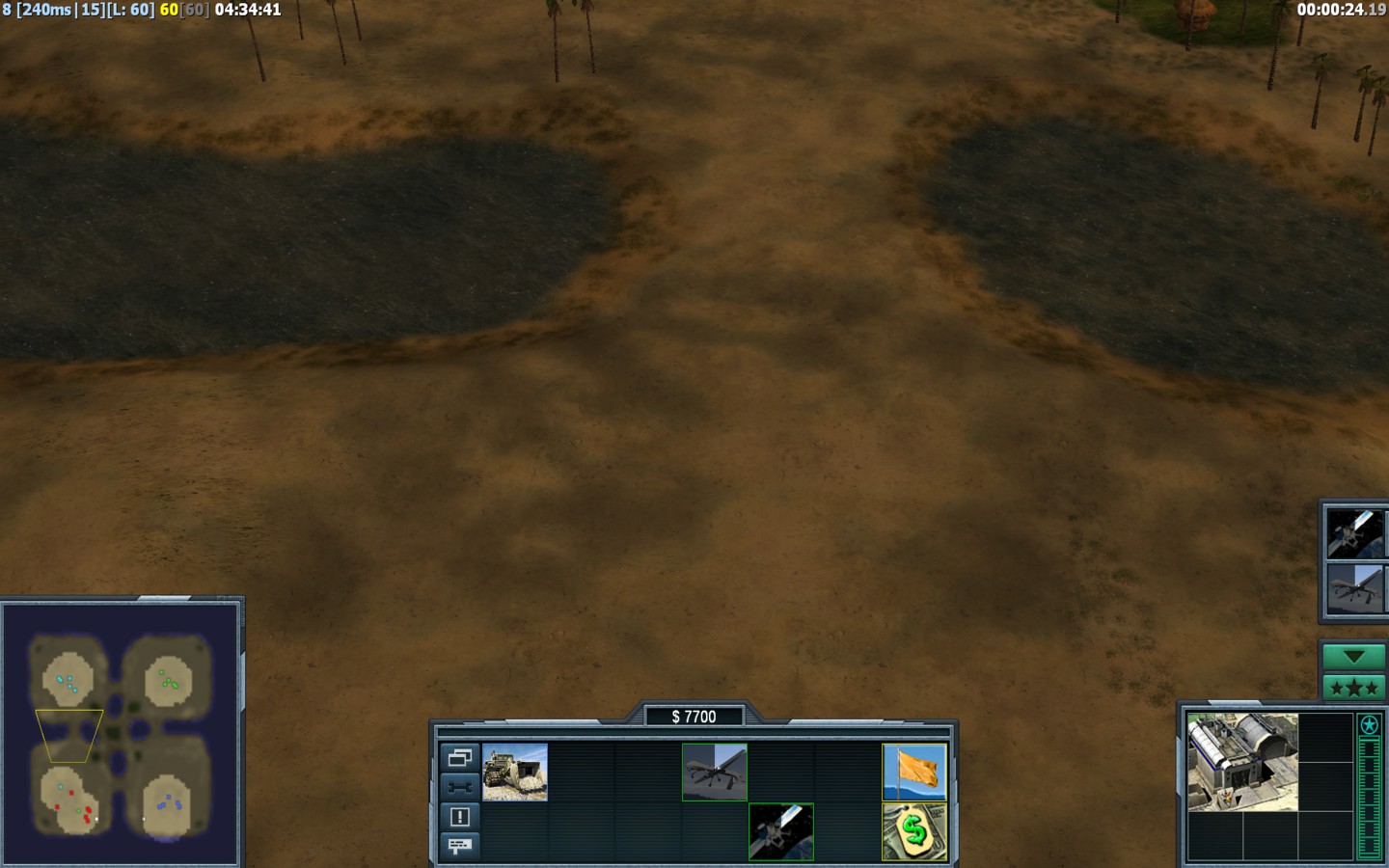Open the chat communicator button
The width and height of the screenshot is (1389, 868).
459,846
